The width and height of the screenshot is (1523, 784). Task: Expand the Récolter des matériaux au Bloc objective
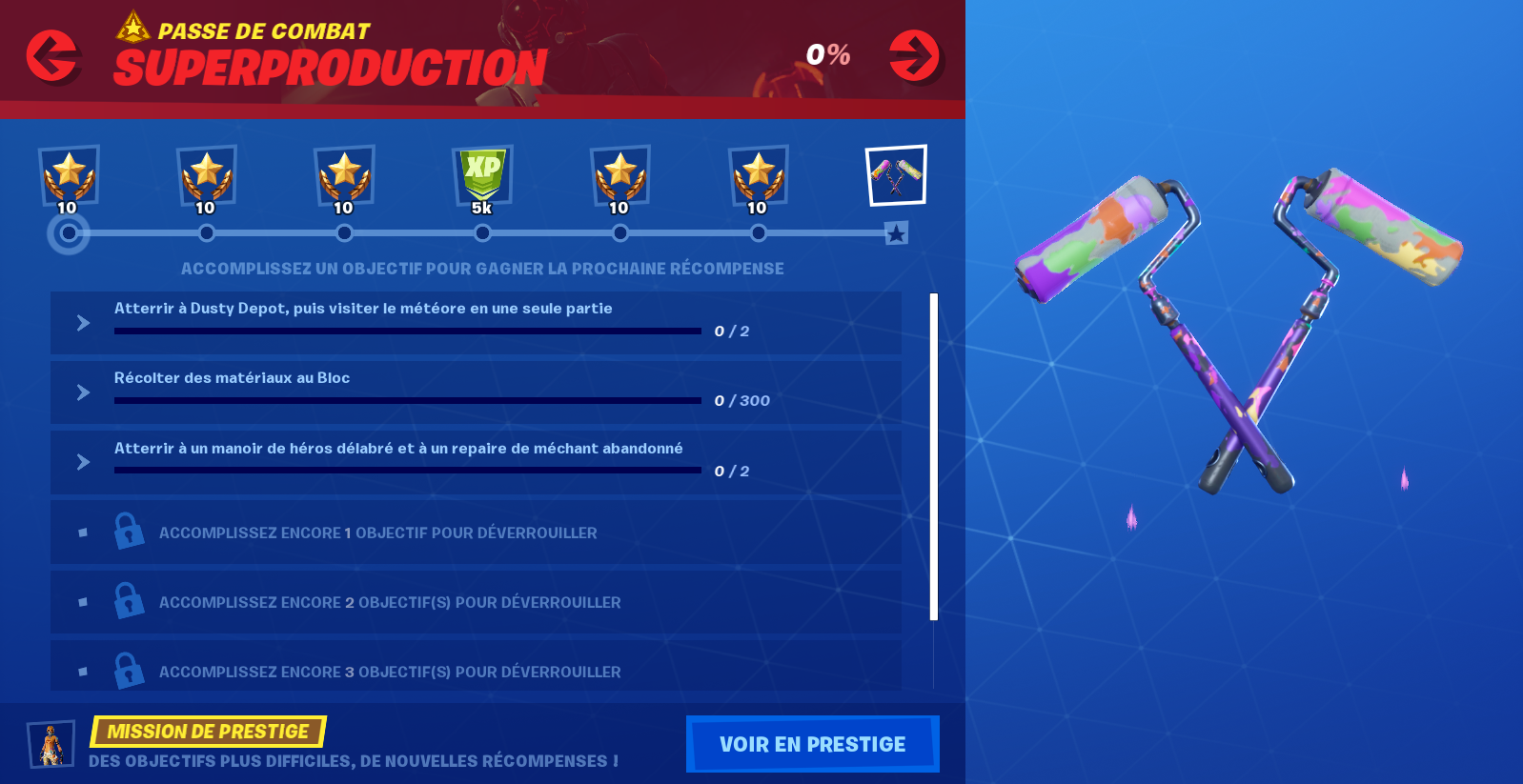82,392
